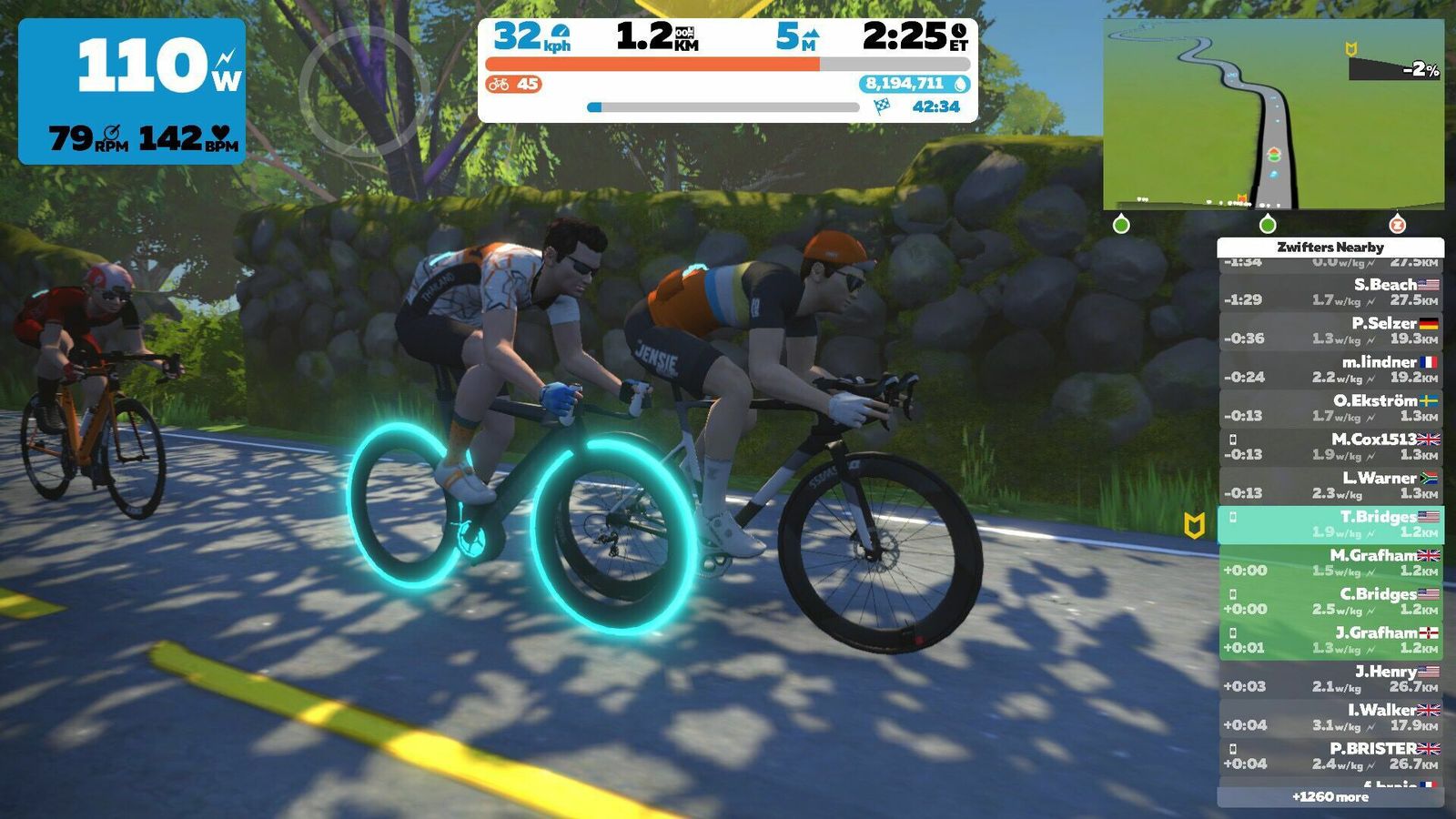Click O.Ekström in the rider list
This screenshot has width=1456, height=819.
1330,408
